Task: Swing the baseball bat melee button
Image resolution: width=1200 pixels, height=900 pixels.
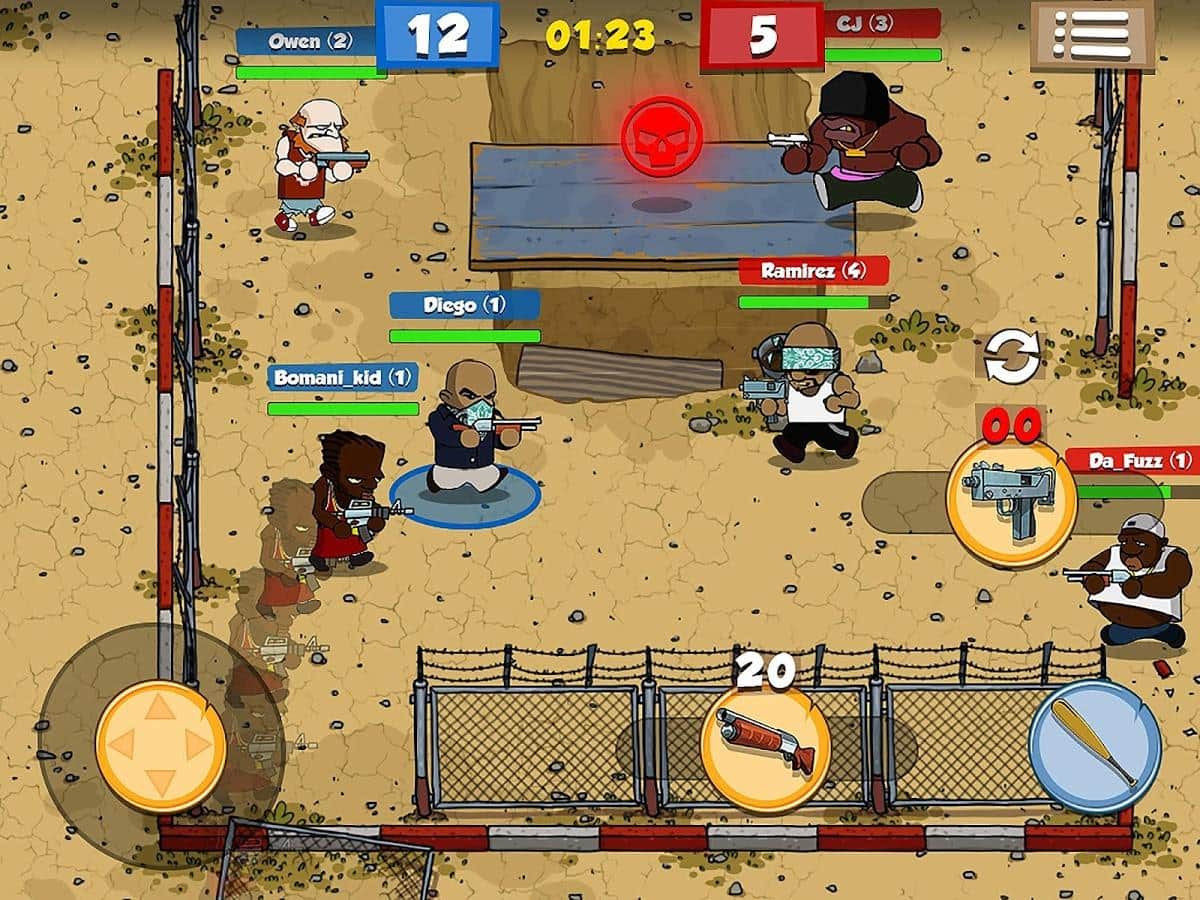Action: pos(1095,746)
